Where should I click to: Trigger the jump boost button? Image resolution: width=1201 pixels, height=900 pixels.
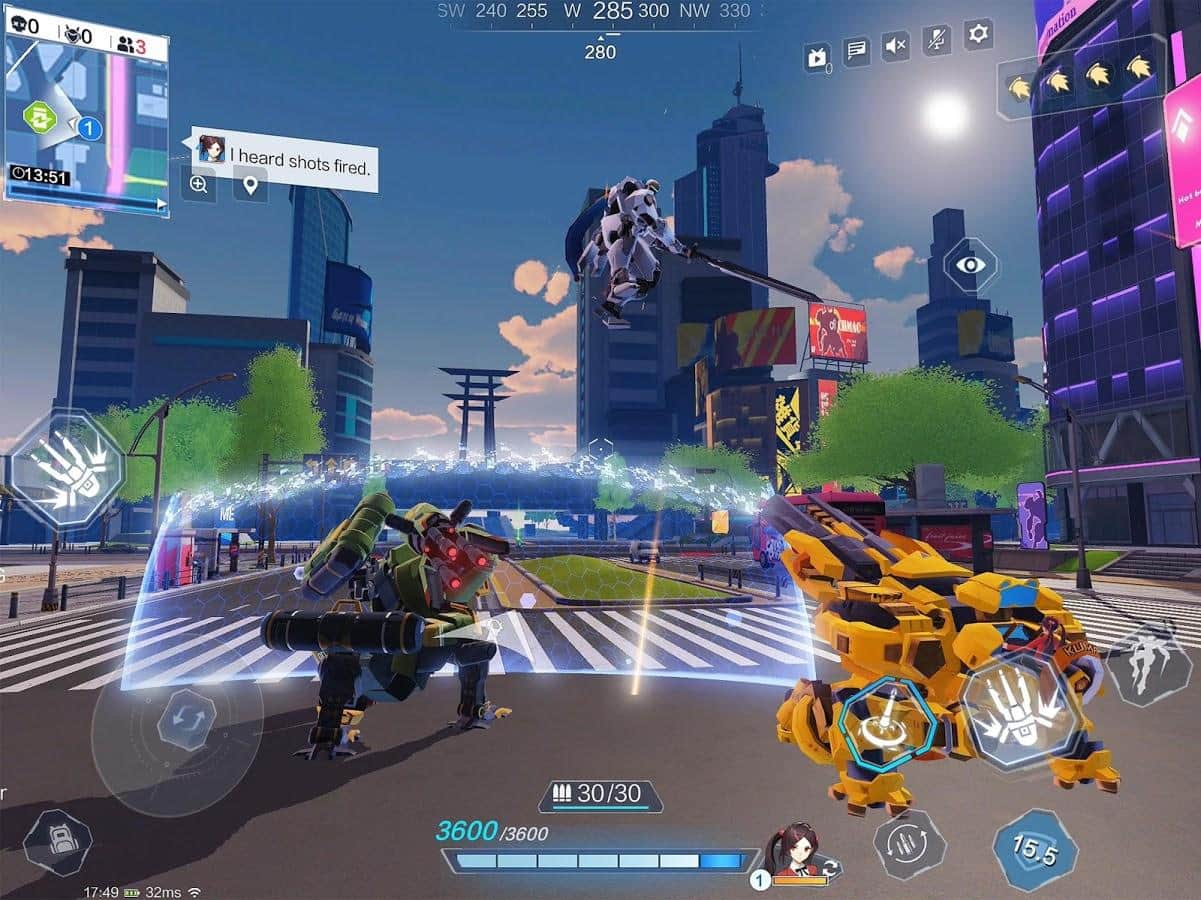1148,664
